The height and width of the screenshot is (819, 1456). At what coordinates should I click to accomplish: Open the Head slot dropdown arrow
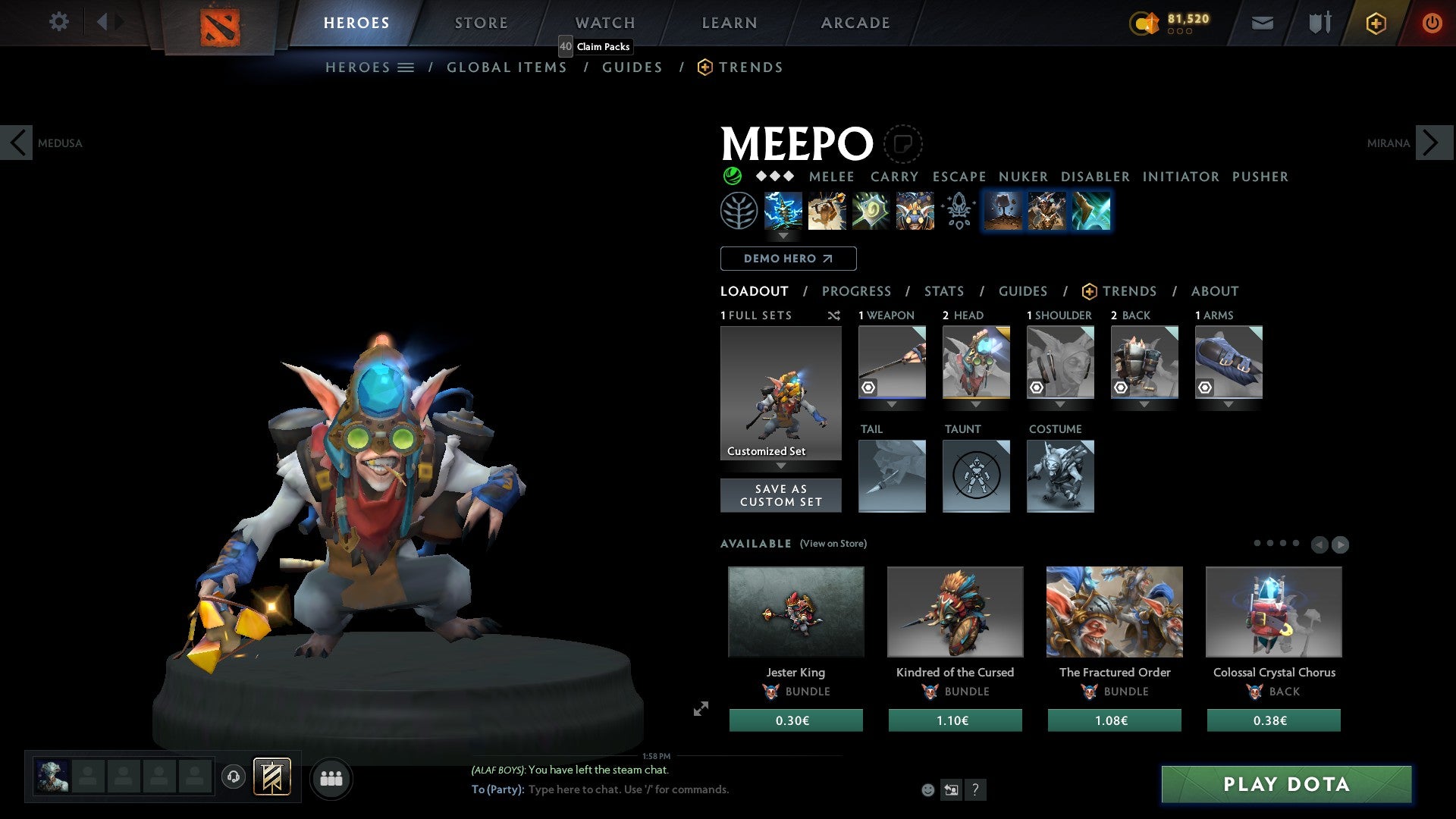click(976, 404)
